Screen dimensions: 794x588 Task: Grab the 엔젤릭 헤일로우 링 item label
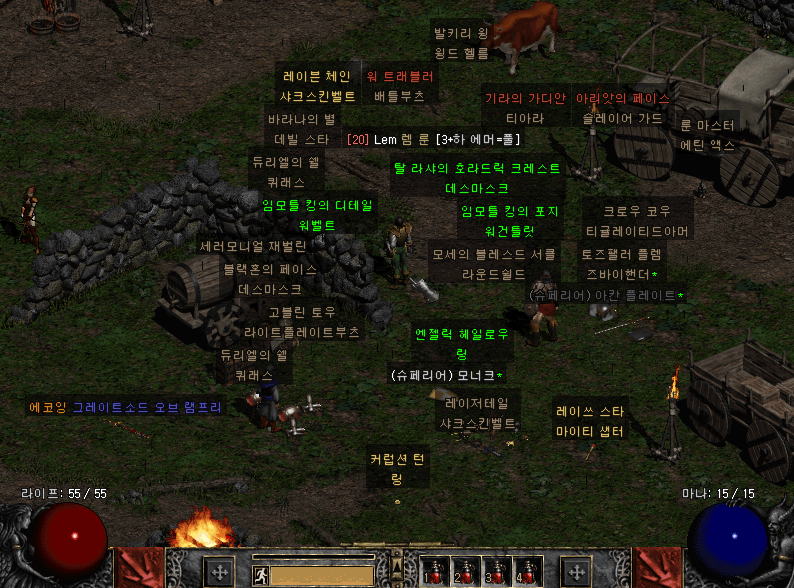(461, 344)
